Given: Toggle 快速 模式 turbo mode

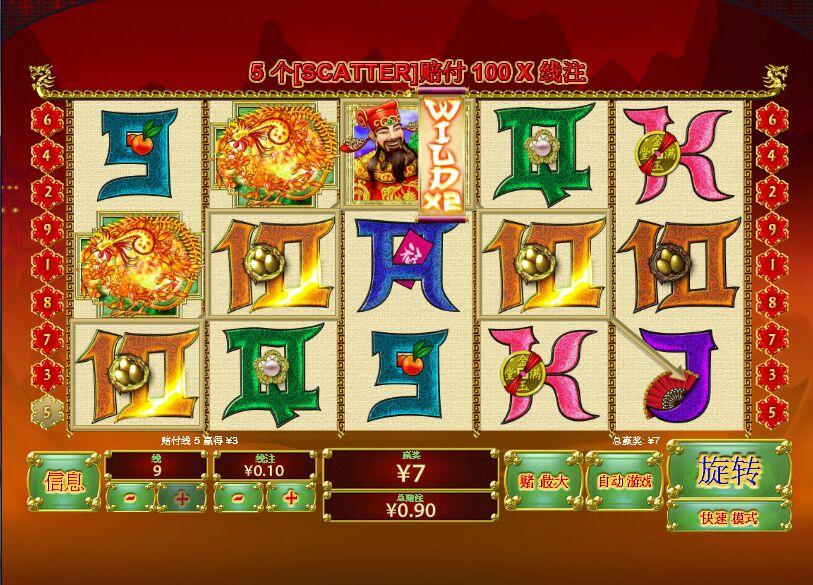Looking at the screenshot, I should [729, 517].
